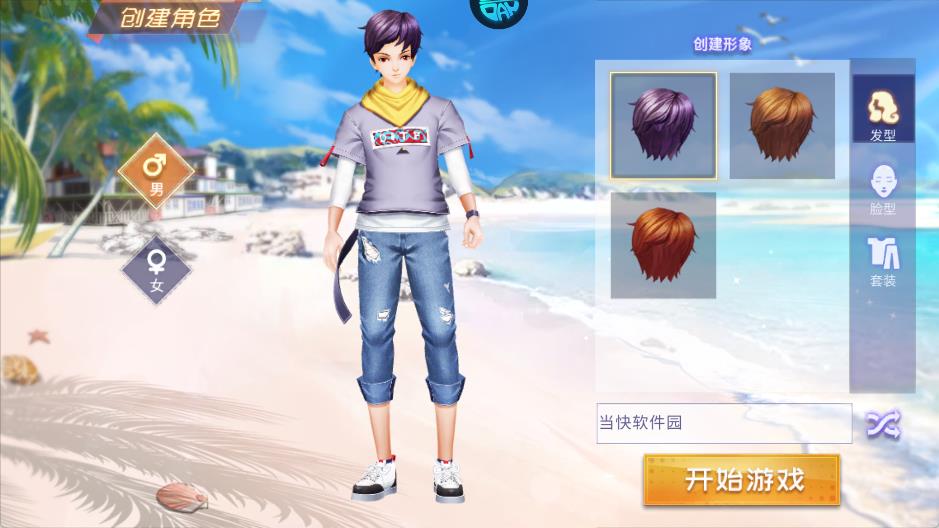The width and height of the screenshot is (939, 528).
Task: Choose the orange-red hairstyle thumbnail
Action: click(663, 245)
